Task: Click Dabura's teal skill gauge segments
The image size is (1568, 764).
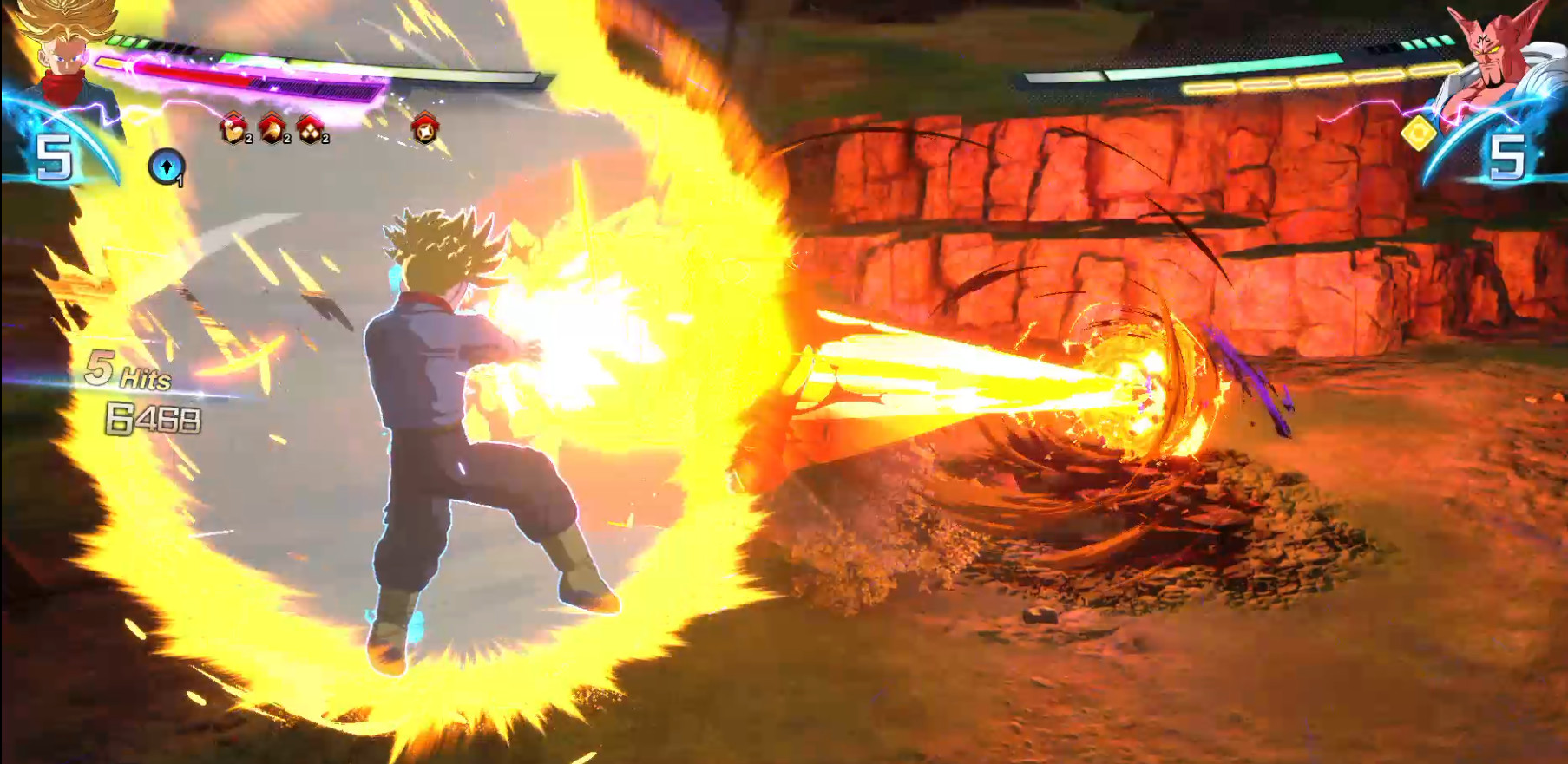Action: coord(1428,42)
